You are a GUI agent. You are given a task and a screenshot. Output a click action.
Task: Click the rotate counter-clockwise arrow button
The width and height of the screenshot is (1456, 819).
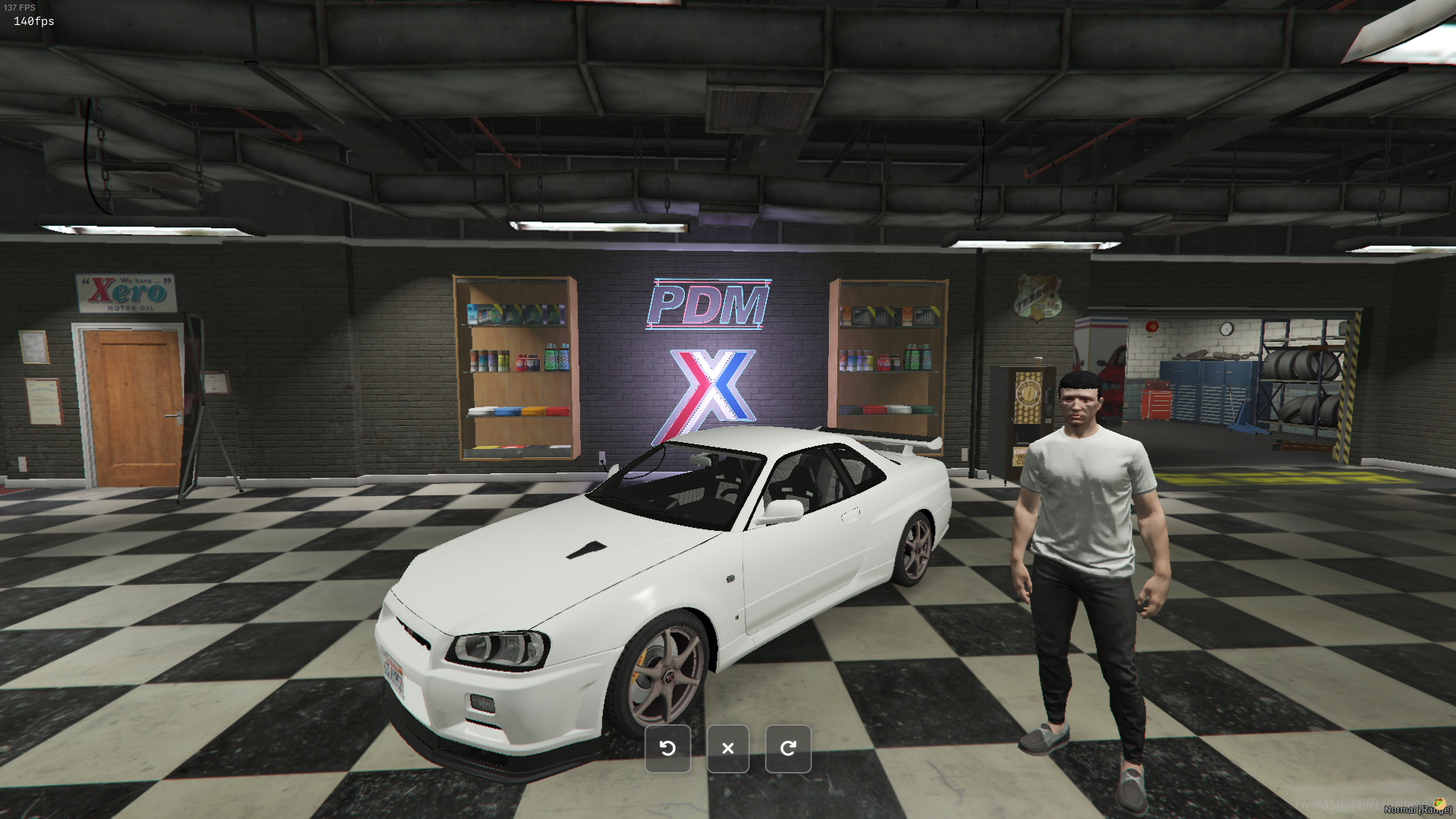(x=667, y=748)
